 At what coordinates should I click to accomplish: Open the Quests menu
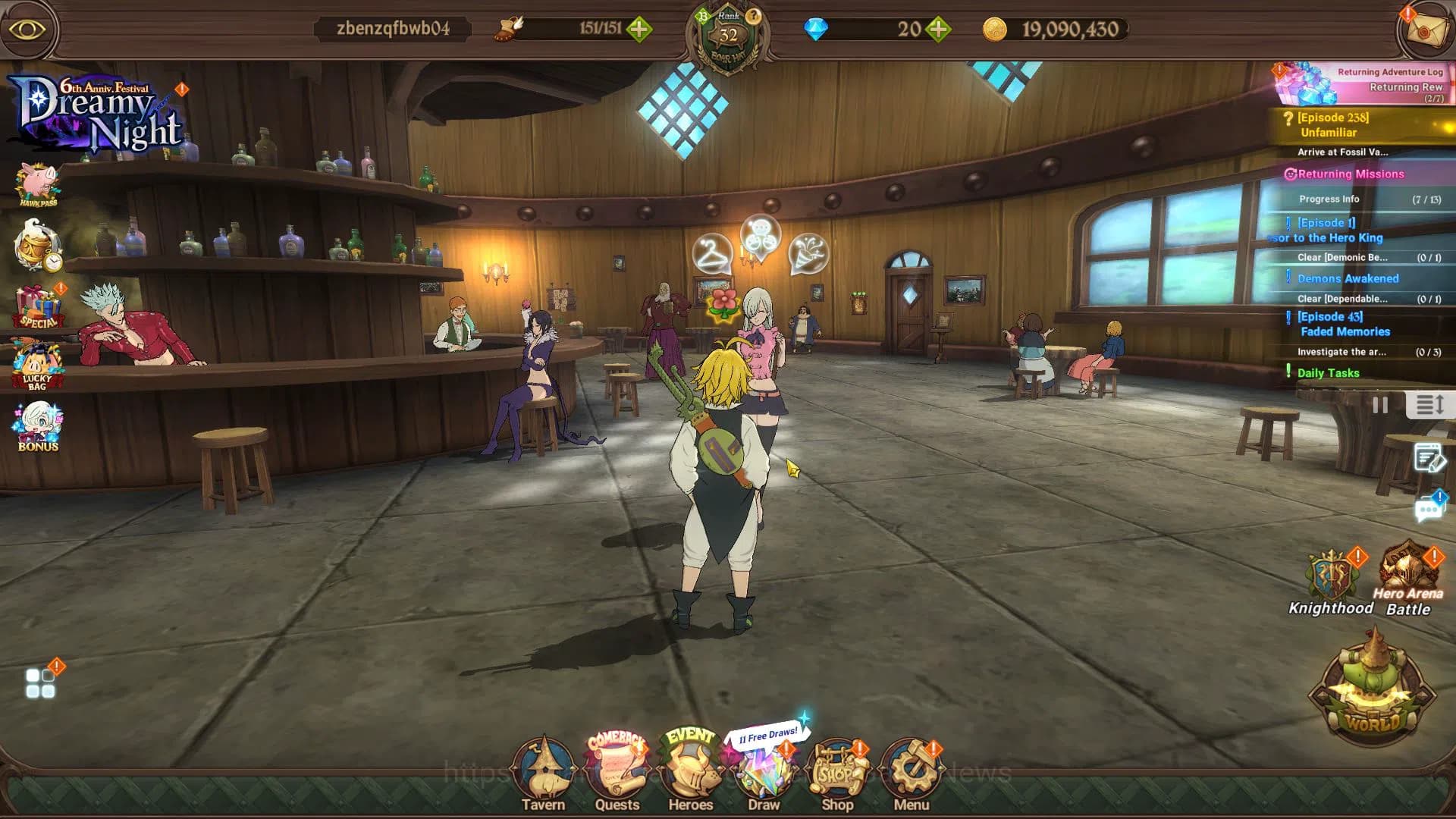617,773
